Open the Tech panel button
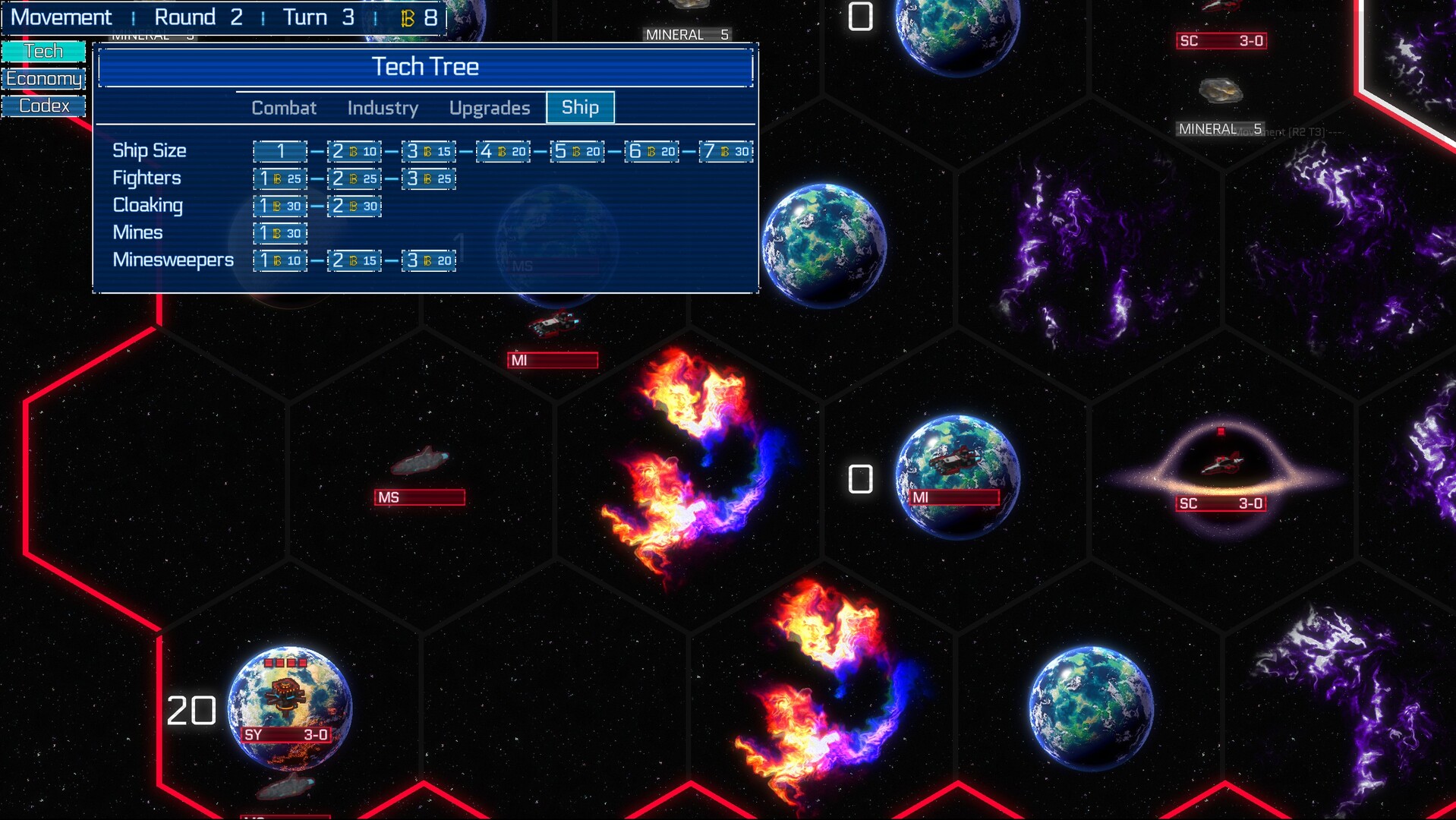This screenshot has height=820, width=1456. [x=43, y=52]
